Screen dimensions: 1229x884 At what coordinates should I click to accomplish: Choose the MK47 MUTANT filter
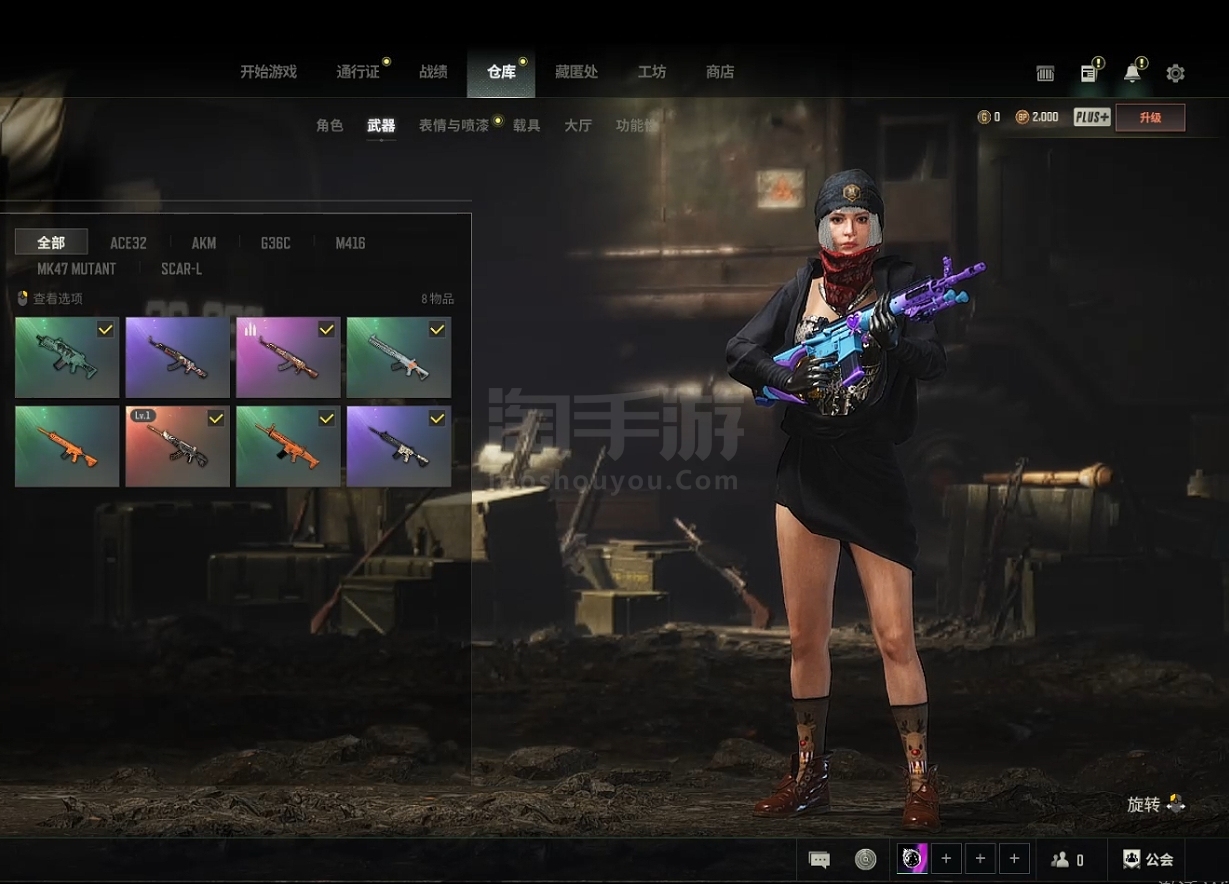point(76,269)
